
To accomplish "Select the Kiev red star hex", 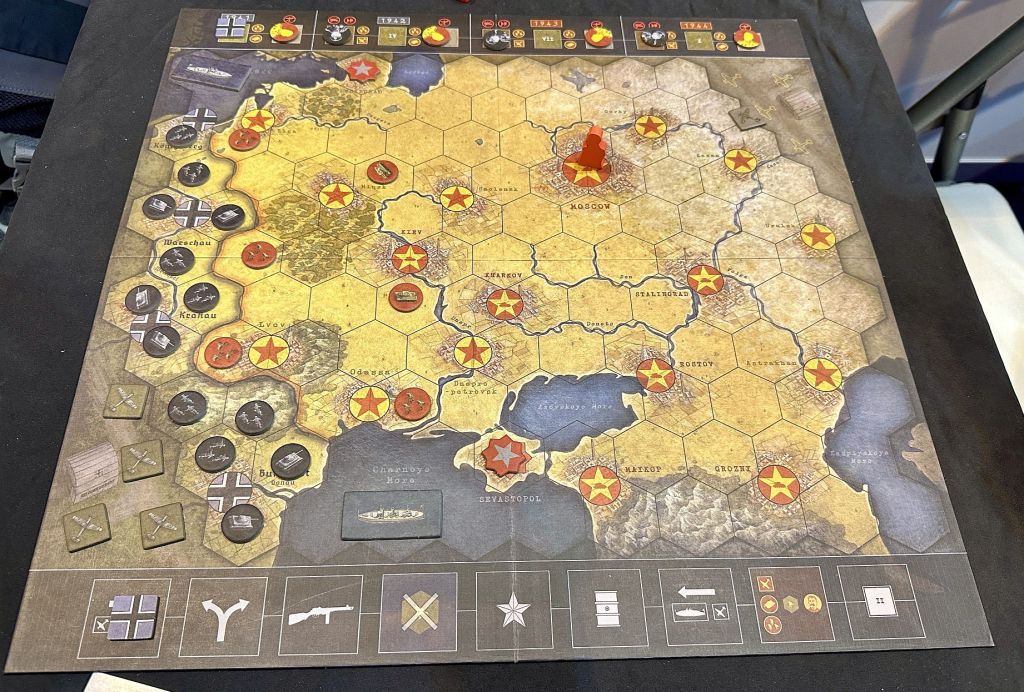I will 410,258.
